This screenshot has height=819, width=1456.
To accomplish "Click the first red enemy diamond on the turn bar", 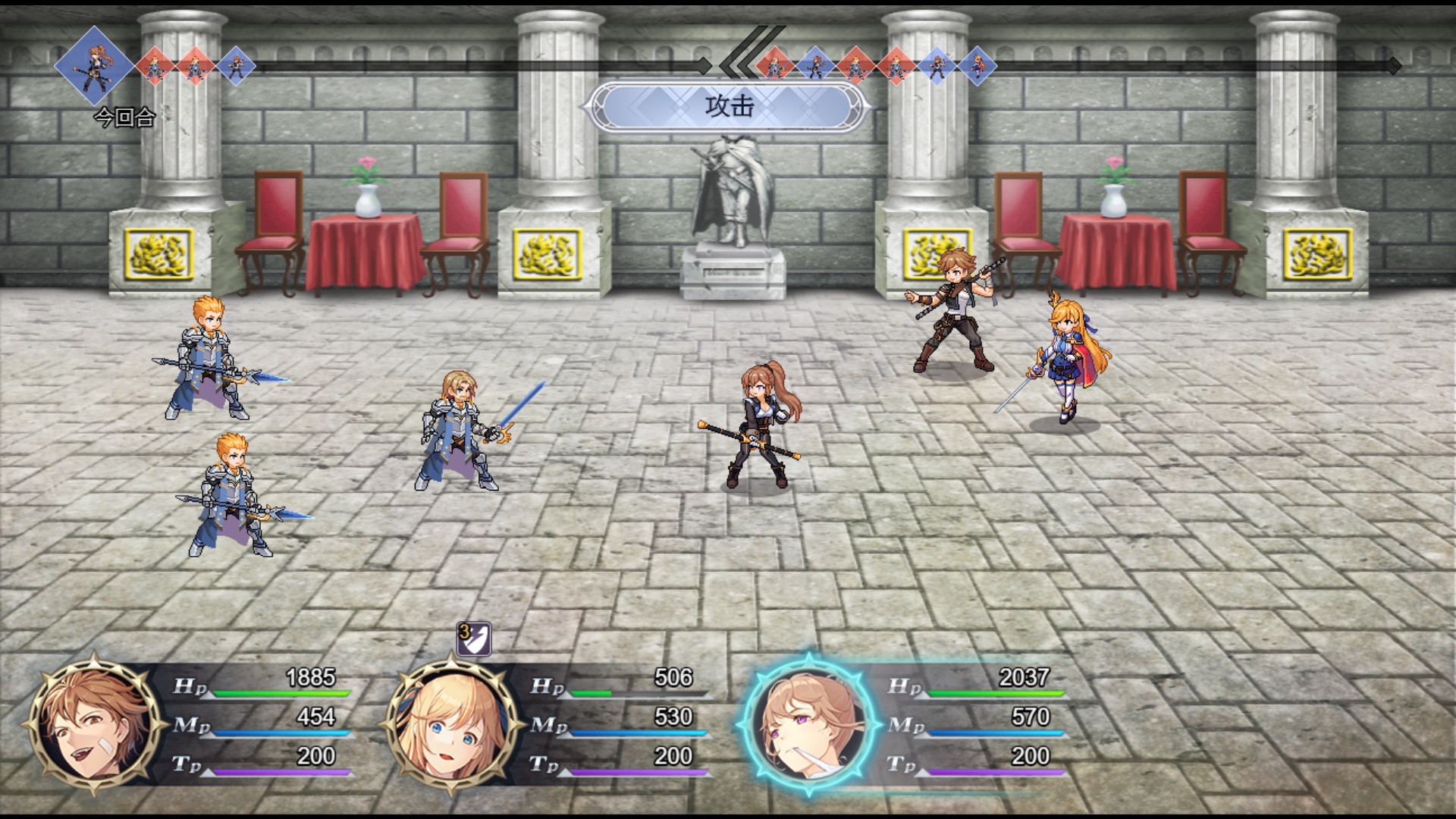I will [x=155, y=67].
